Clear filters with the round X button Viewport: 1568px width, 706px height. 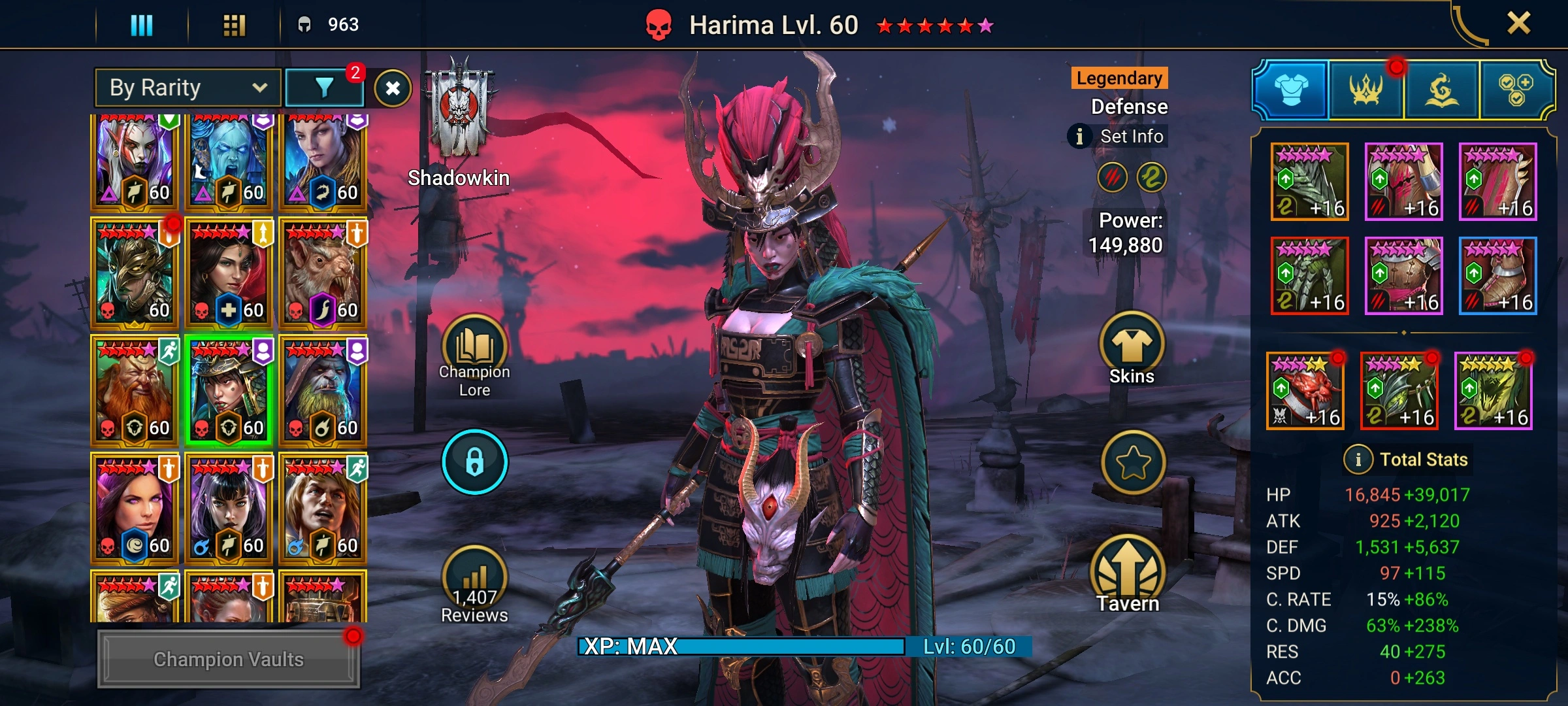pos(393,88)
